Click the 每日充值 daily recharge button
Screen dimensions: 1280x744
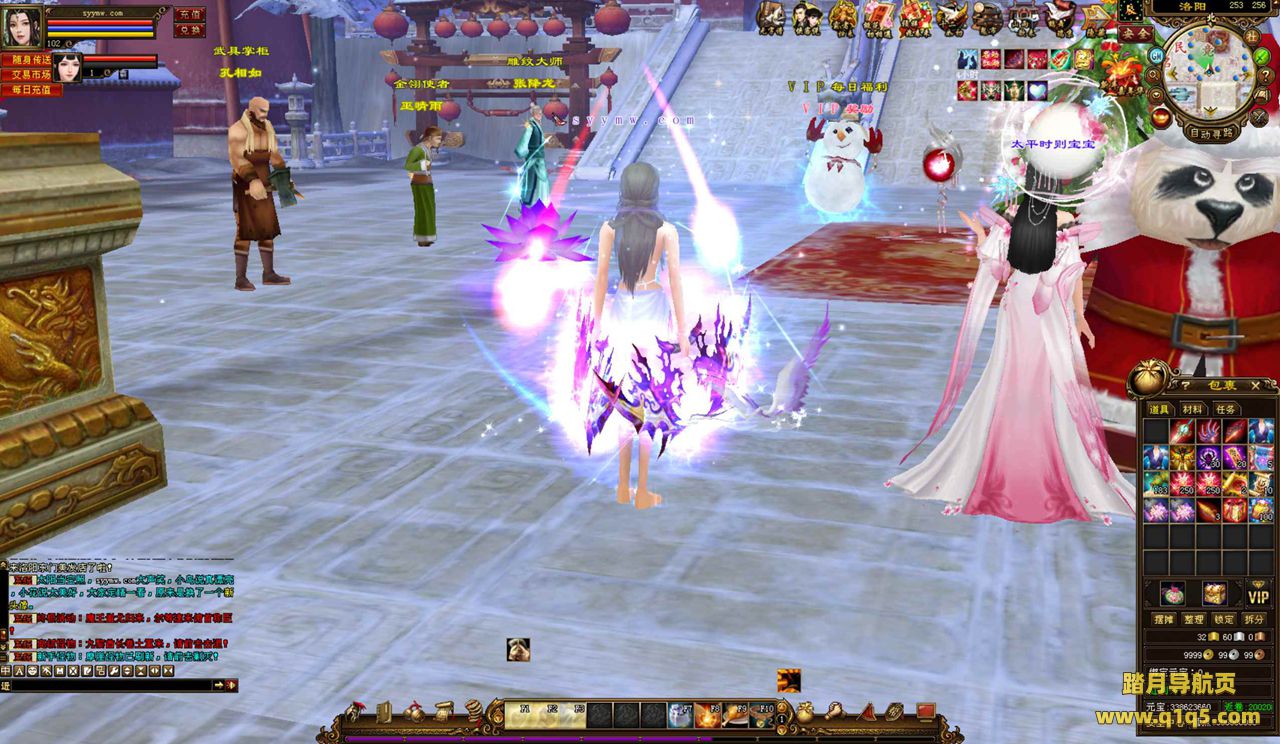31,90
